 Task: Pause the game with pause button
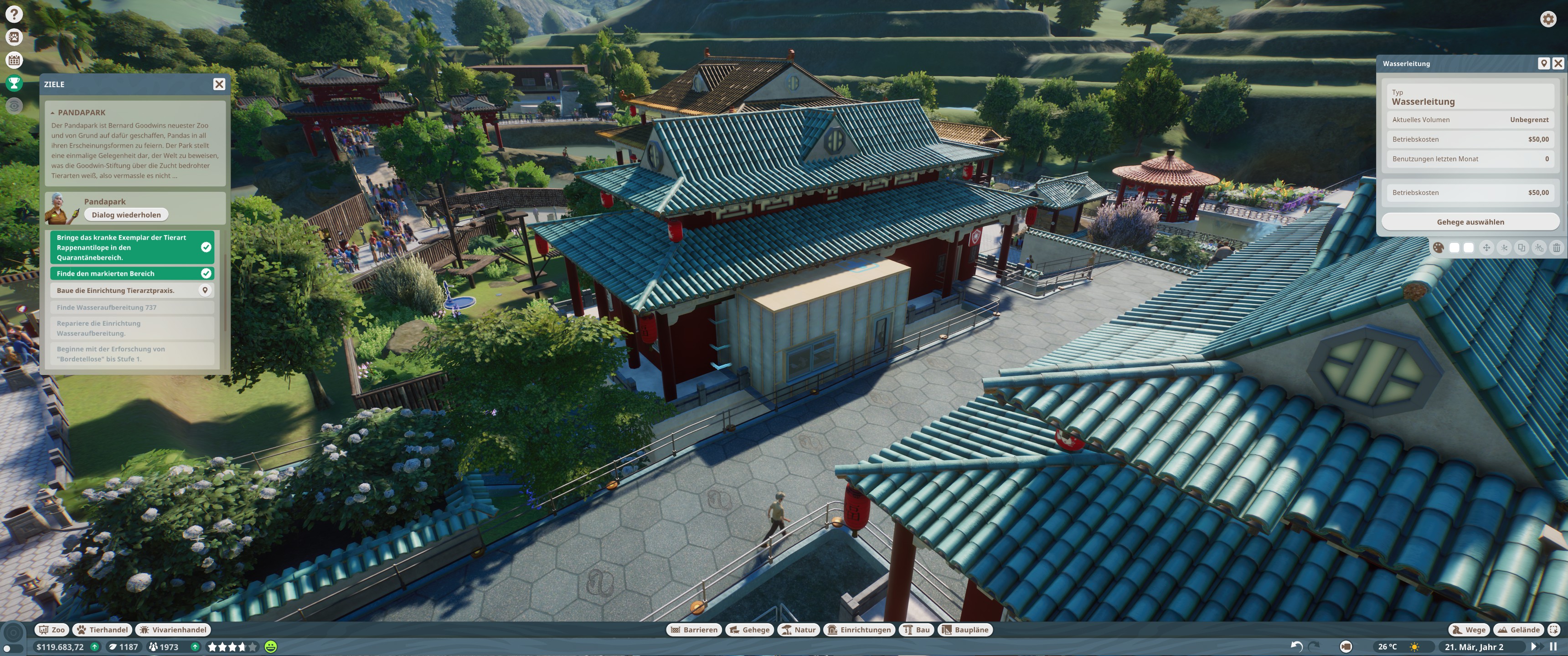(x=1553, y=647)
